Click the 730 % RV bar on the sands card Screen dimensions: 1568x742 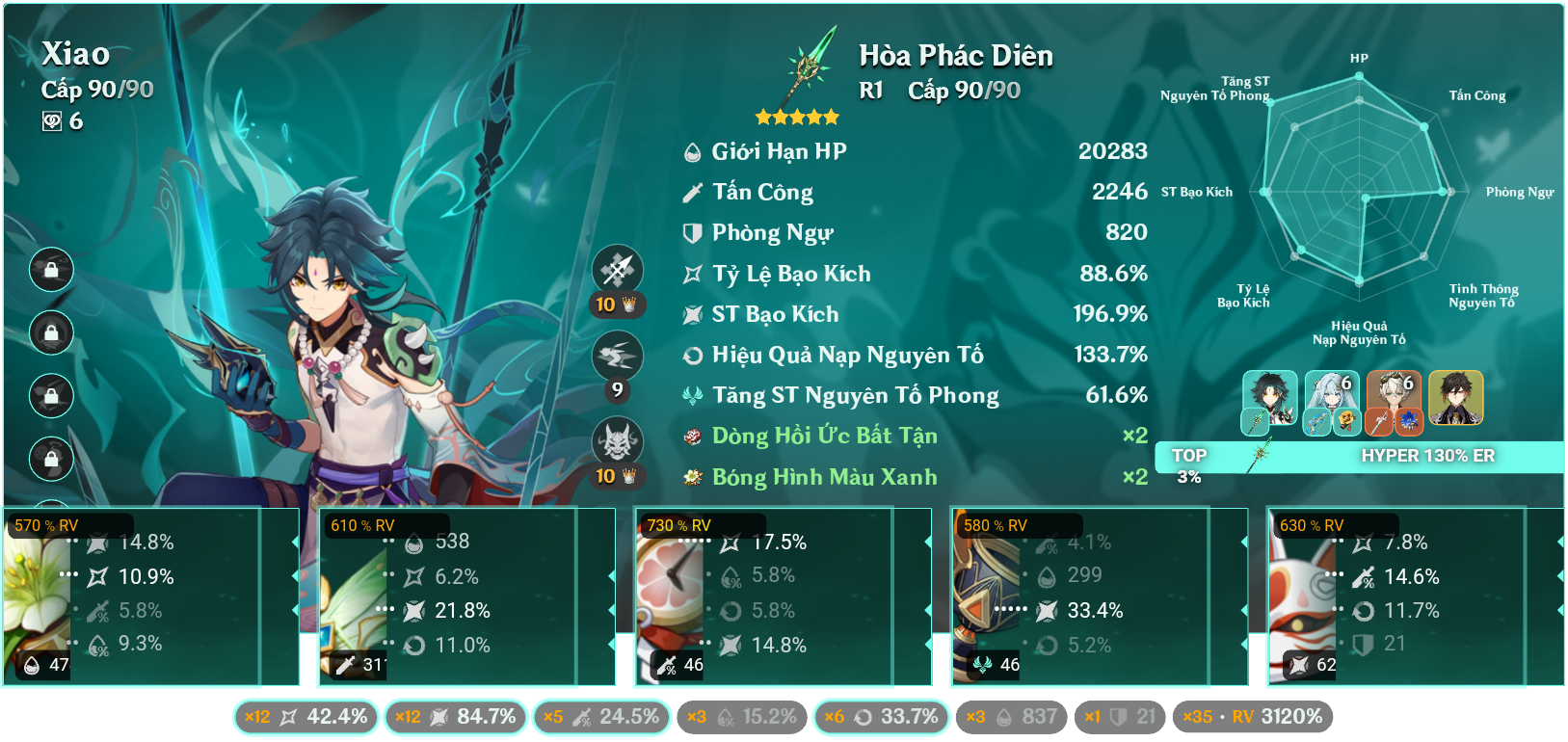pos(677,525)
